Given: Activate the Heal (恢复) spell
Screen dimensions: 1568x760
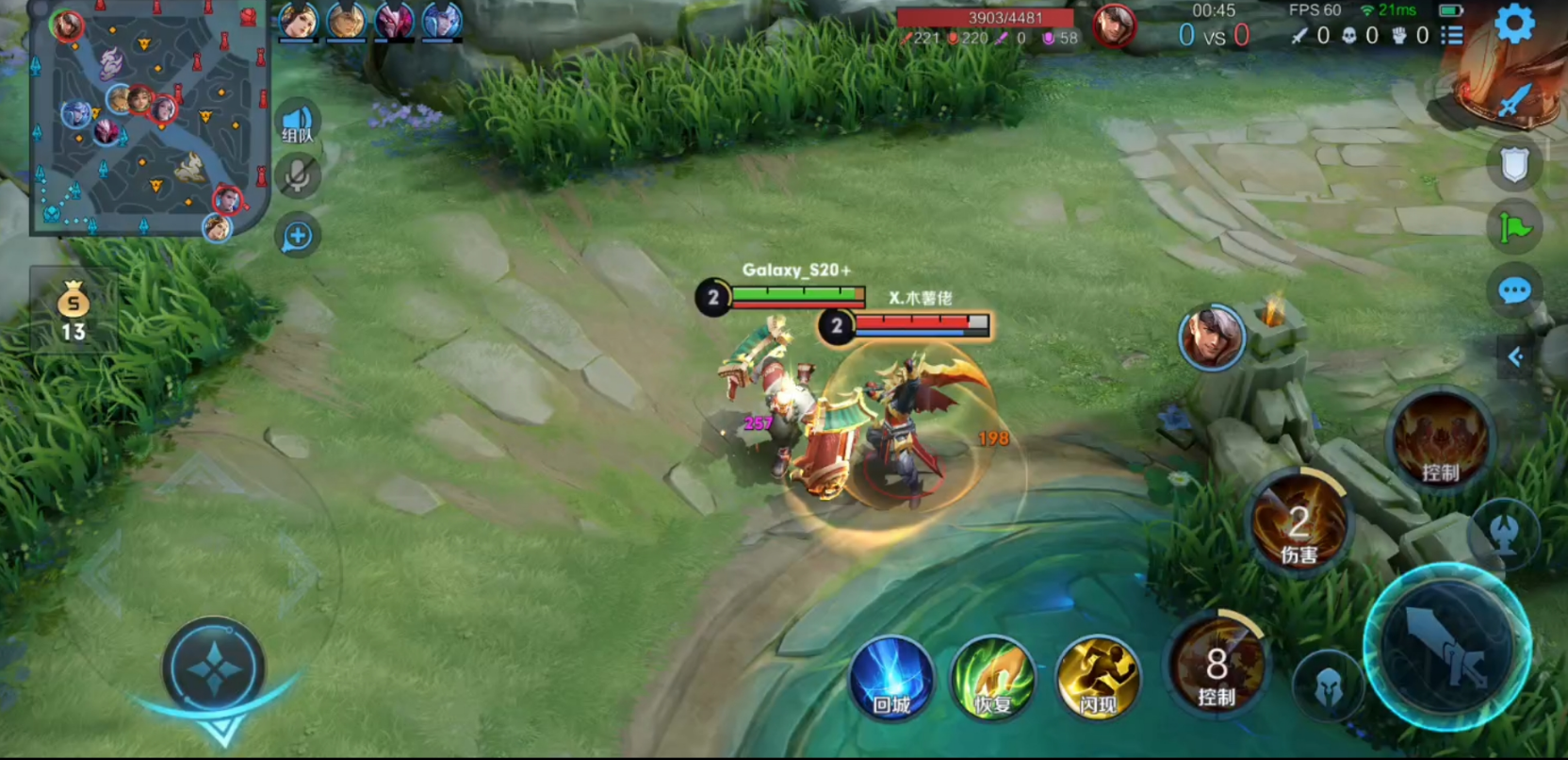Looking at the screenshot, I should point(993,678).
